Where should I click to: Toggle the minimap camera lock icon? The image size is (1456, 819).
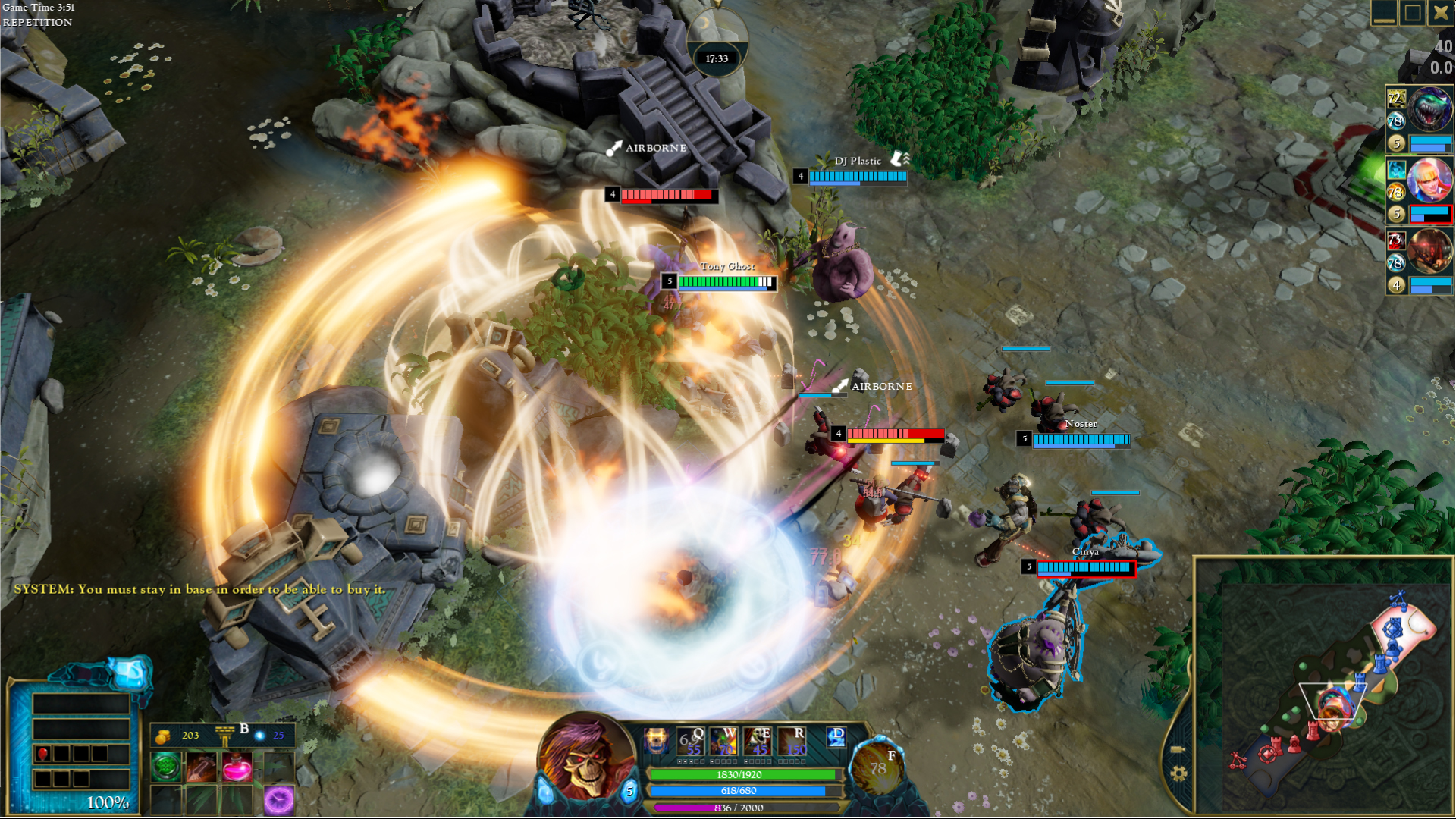1178,749
